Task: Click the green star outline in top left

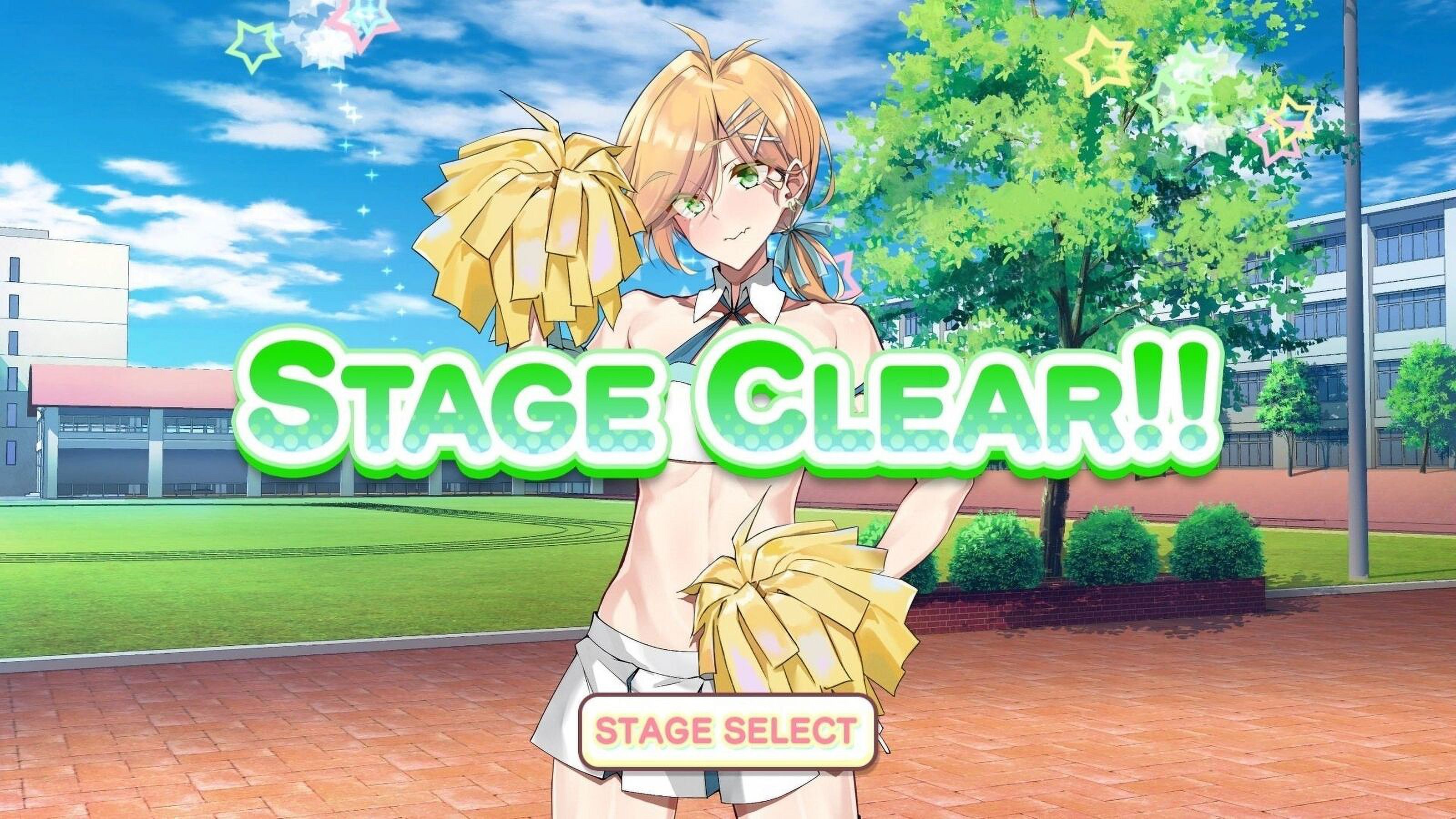Action: tap(255, 44)
